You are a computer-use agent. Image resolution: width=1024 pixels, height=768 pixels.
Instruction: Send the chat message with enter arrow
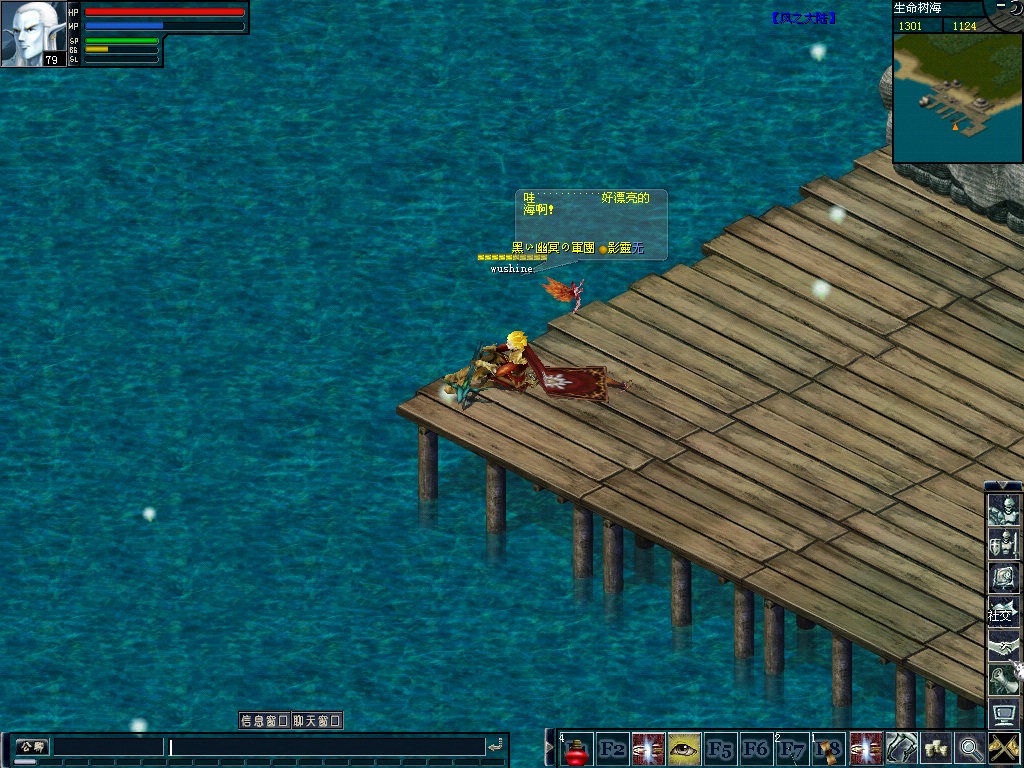495,747
